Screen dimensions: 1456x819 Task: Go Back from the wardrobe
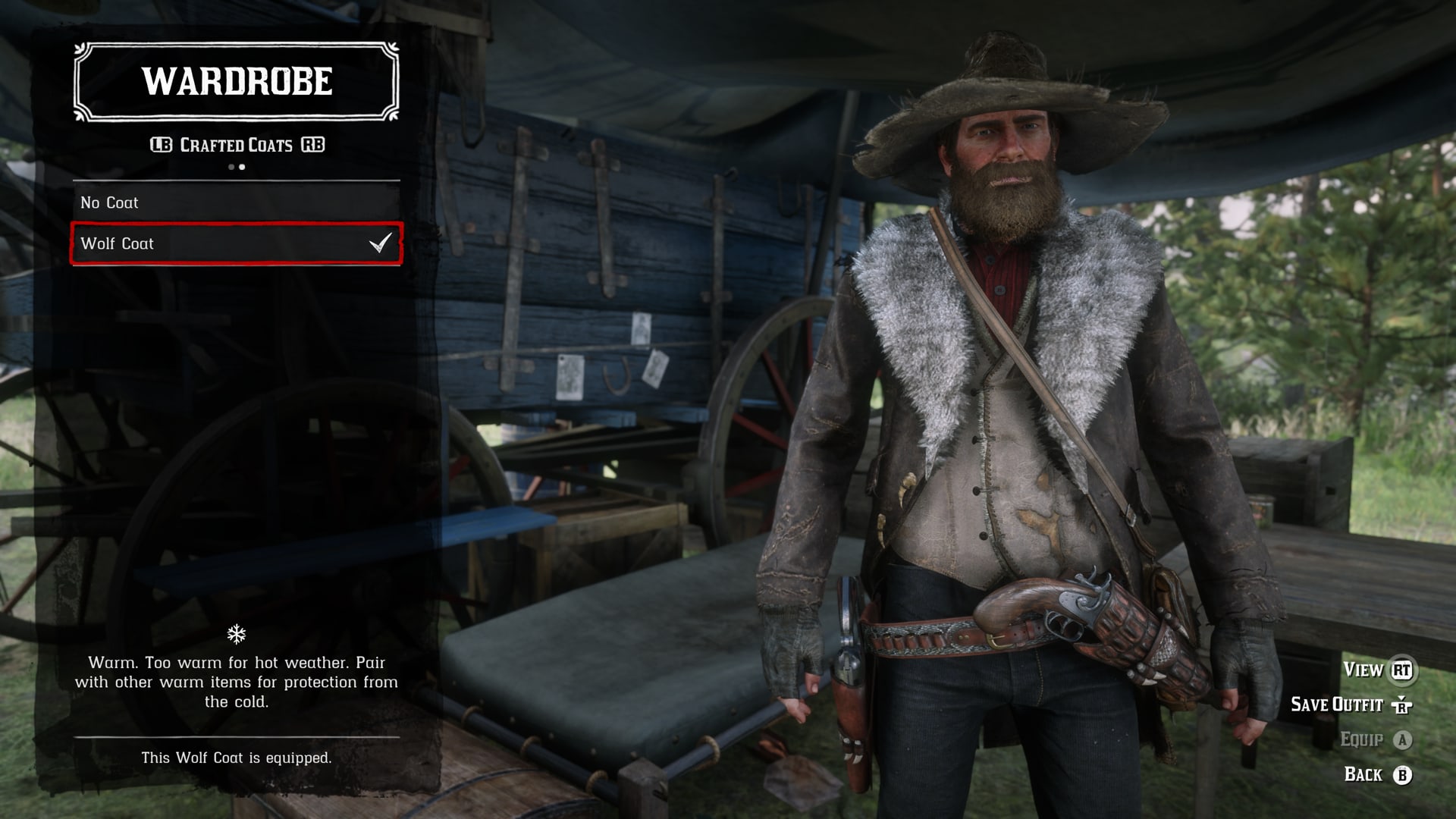(1376, 774)
